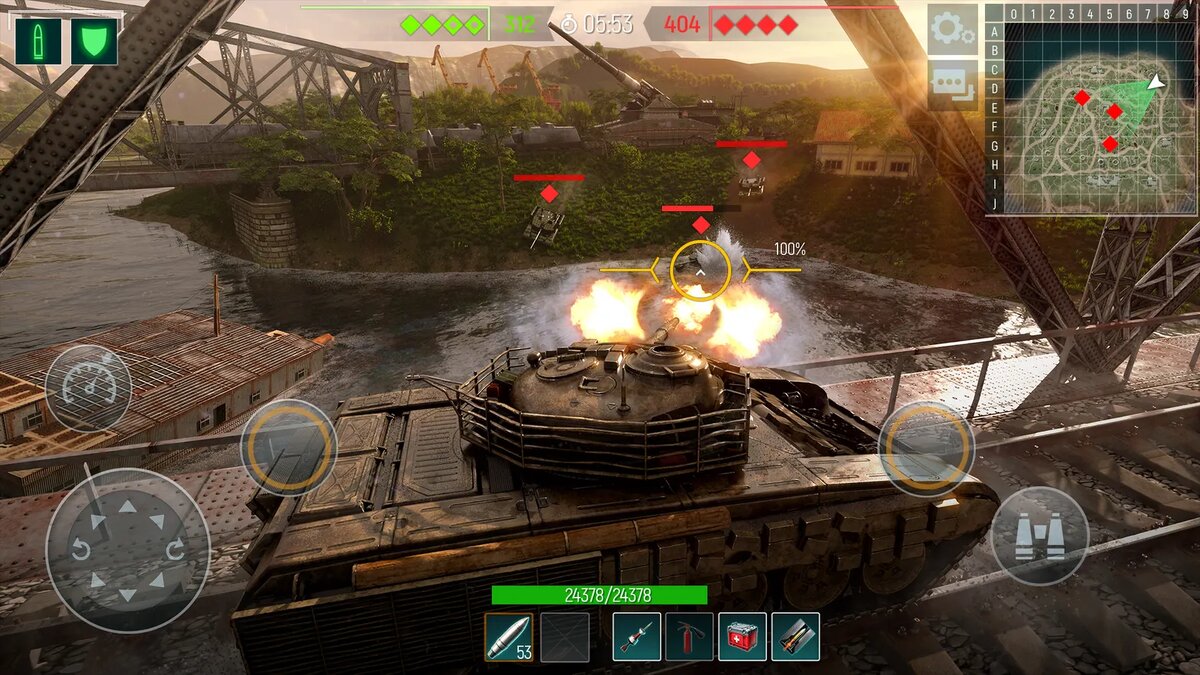Tap the movement direction pad
This screenshot has height=675, width=1200.
[128, 550]
